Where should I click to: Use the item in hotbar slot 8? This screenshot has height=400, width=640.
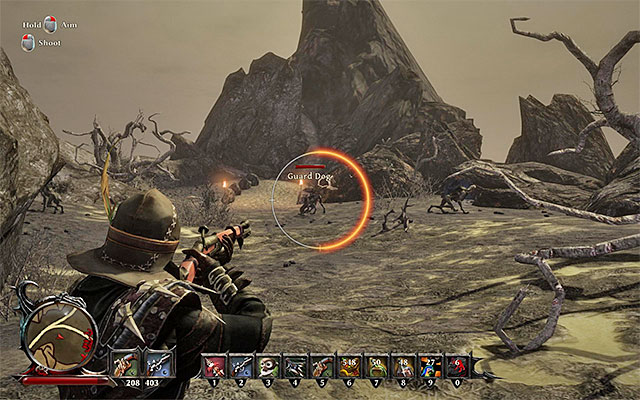pyautogui.click(x=403, y=366)
